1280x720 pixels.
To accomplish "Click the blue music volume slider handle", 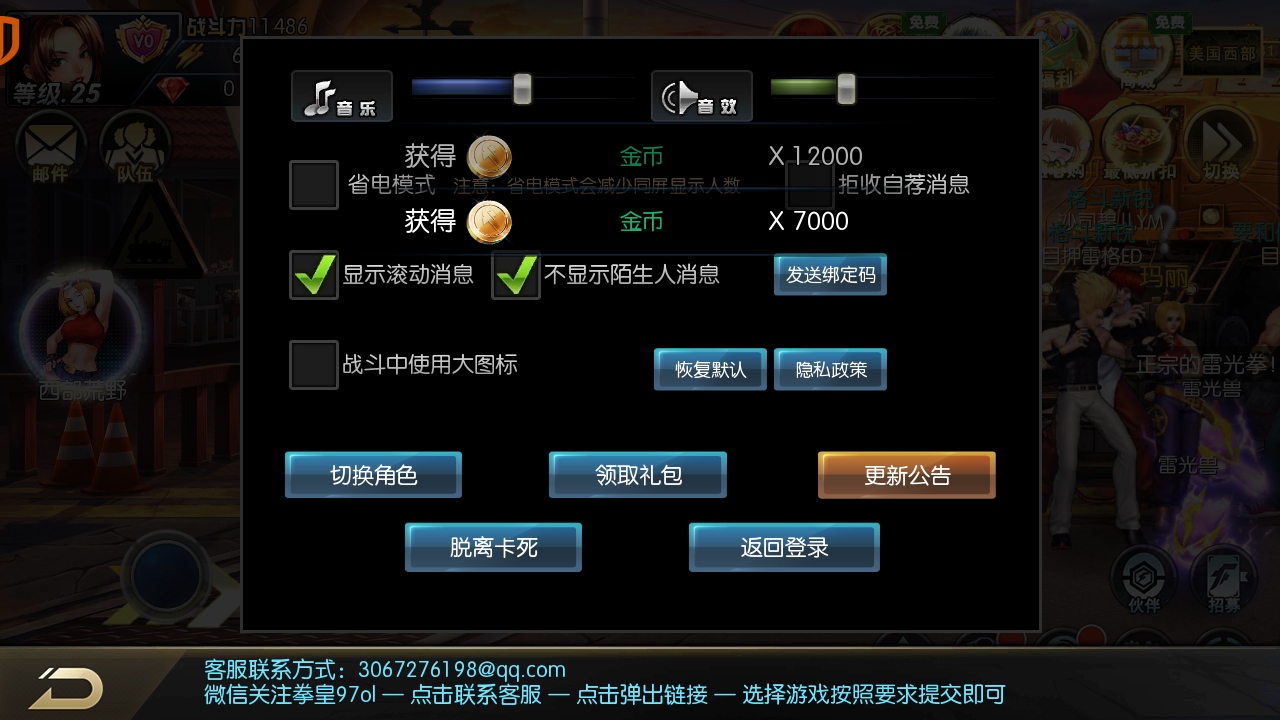I will (520, 90).
